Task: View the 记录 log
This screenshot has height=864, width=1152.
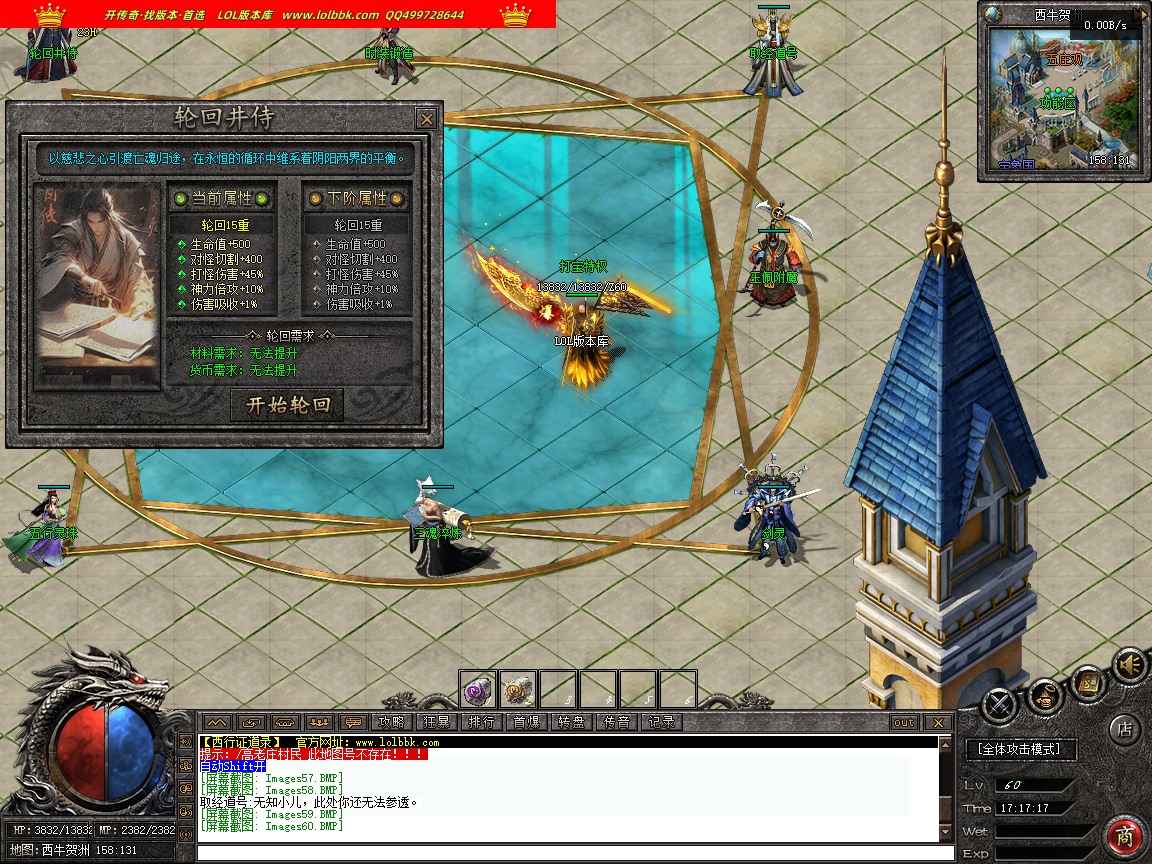Action: [661, 722]
